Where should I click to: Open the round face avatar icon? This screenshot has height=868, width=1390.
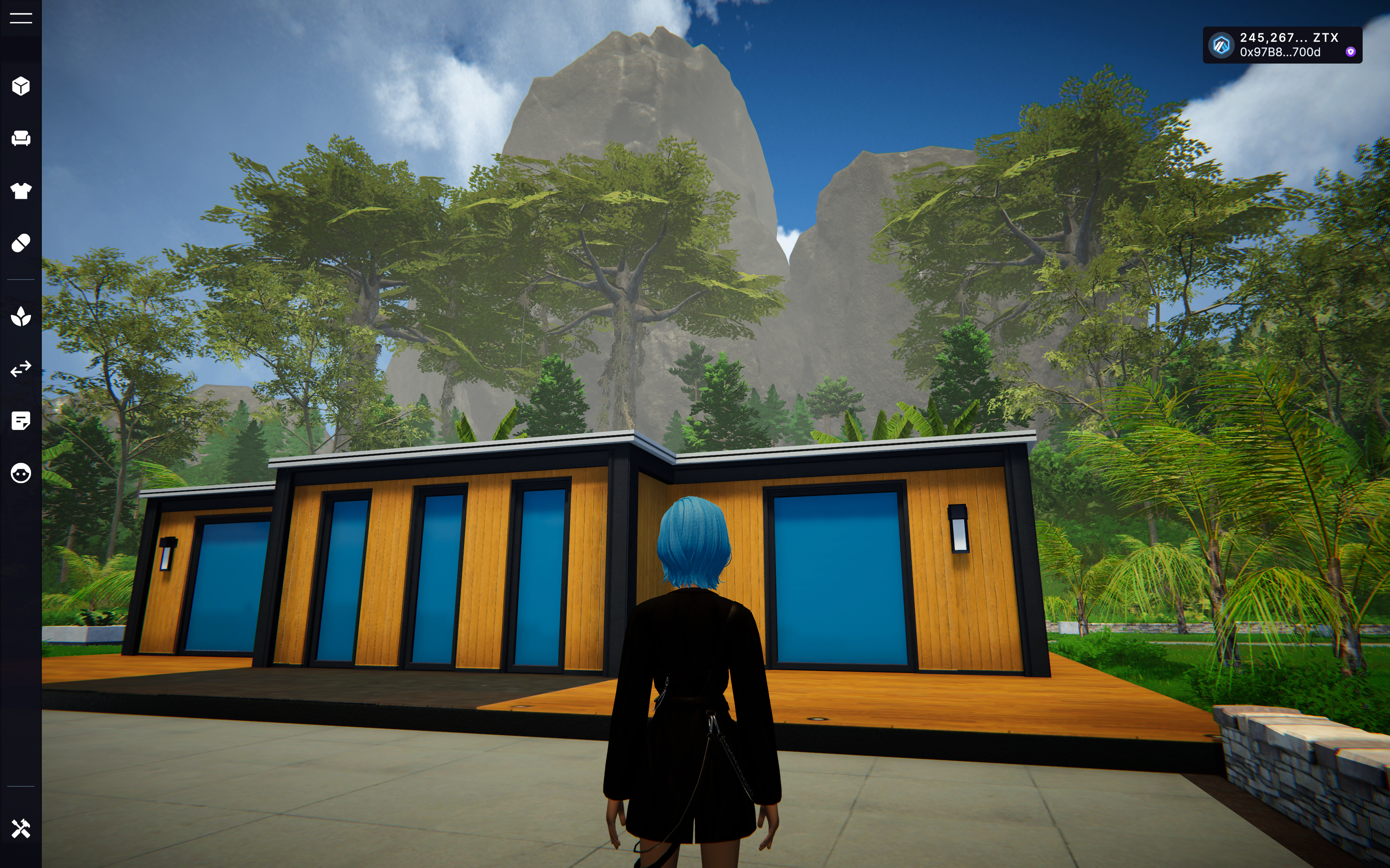click(21, 473)
